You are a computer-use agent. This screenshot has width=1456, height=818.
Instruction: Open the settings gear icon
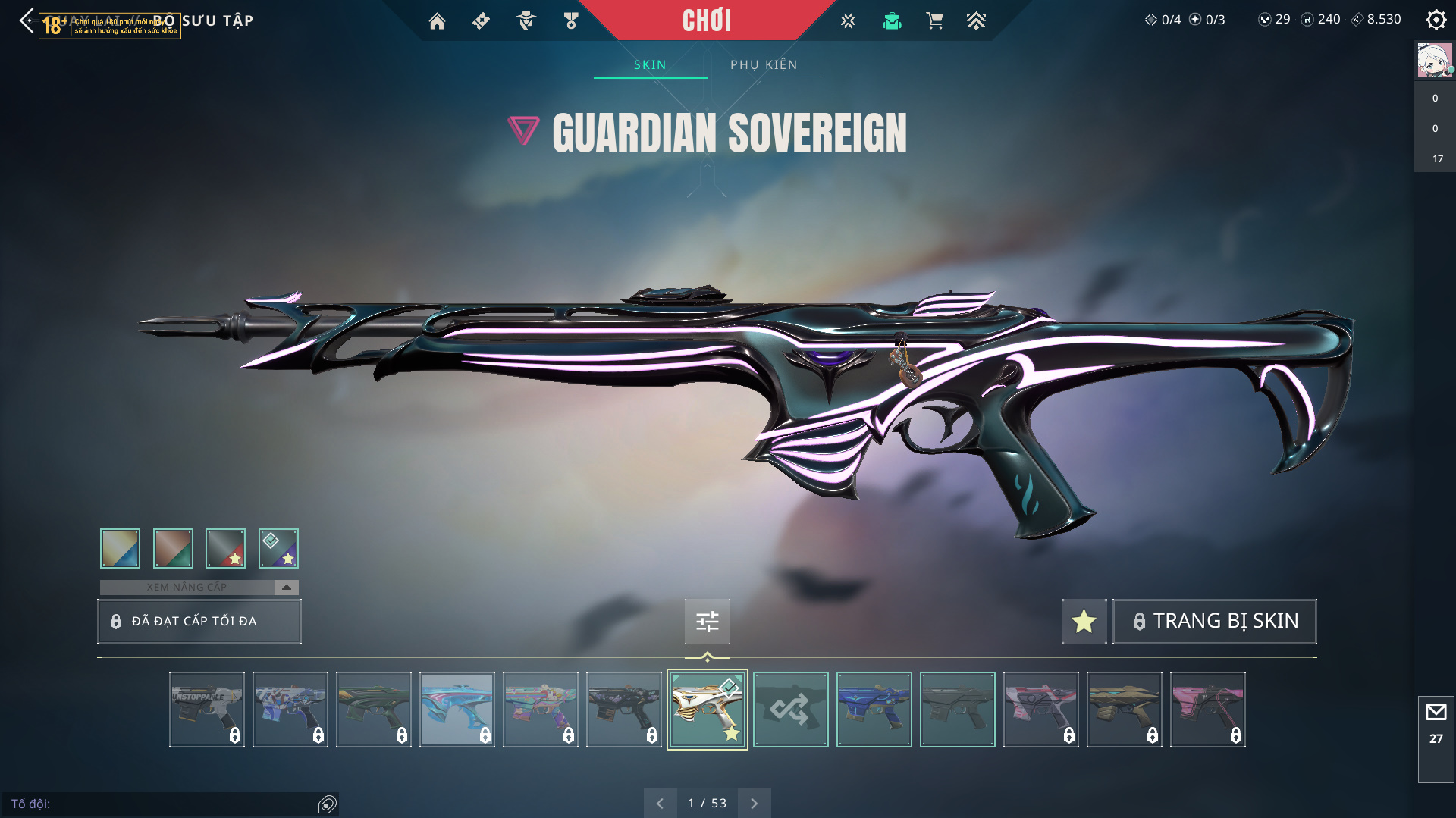1436,20
